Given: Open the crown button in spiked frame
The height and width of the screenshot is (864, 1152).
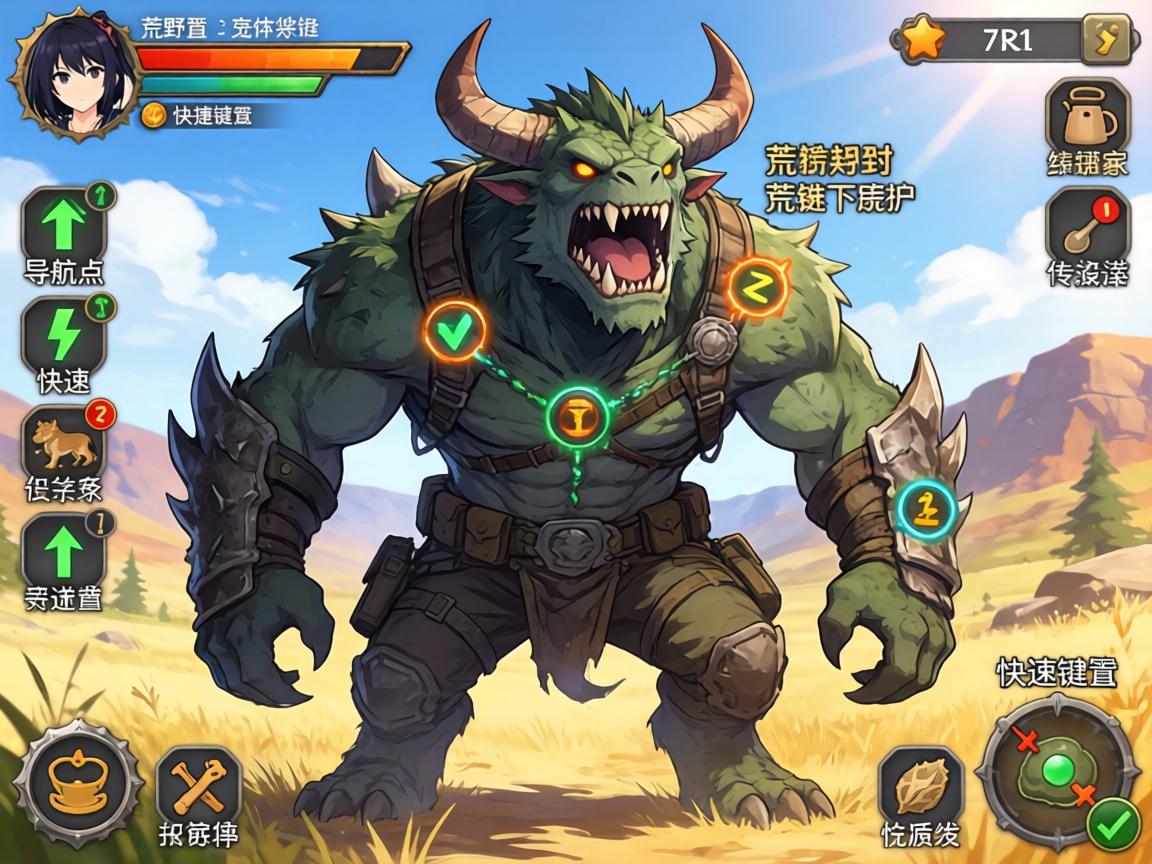Looking at the screenshot, I should (78, 782).
